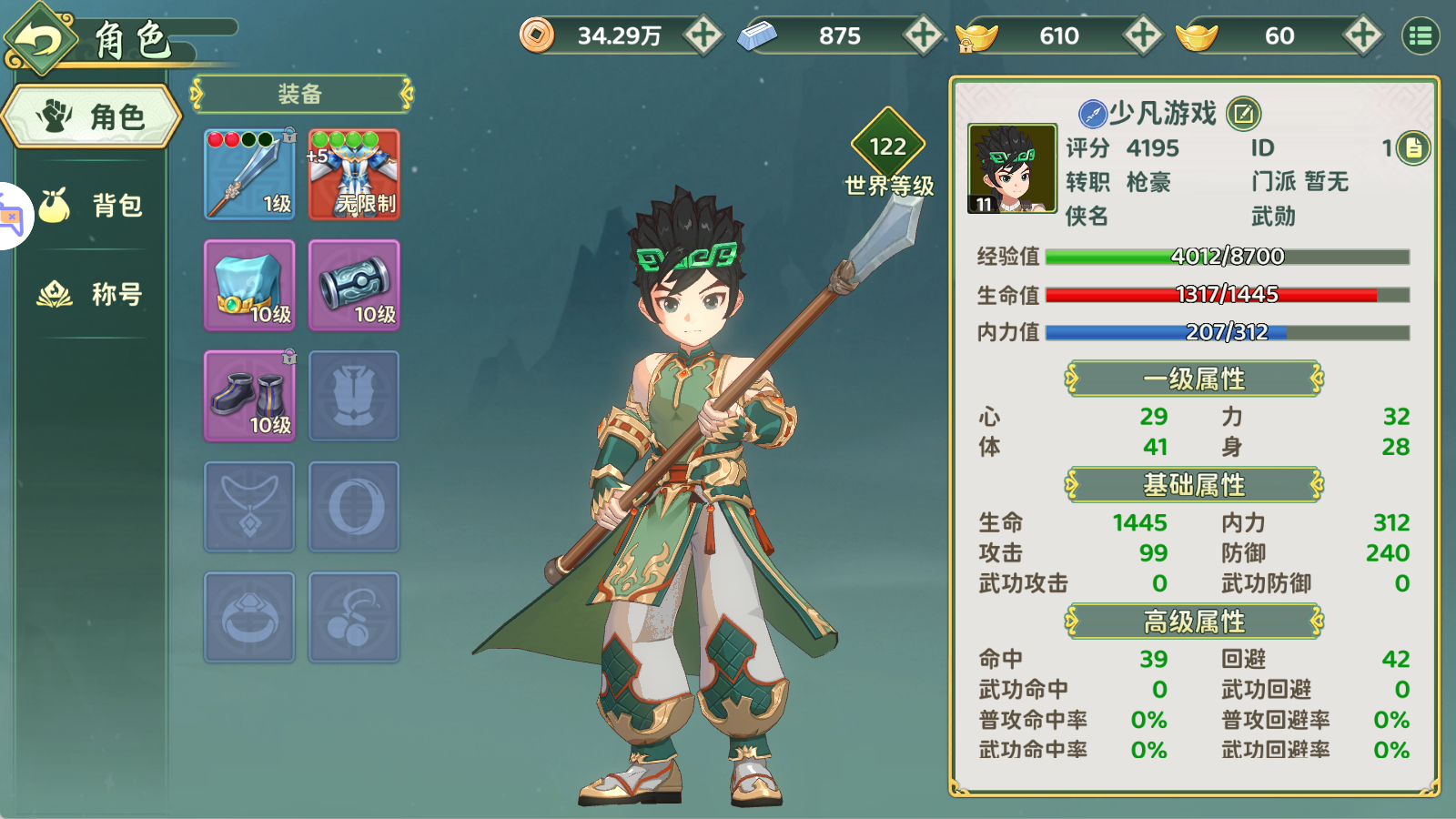Go back using the return arrow
Viewport: 1456px width, 819px height.
pyautogui.click(x=40, y=40)
